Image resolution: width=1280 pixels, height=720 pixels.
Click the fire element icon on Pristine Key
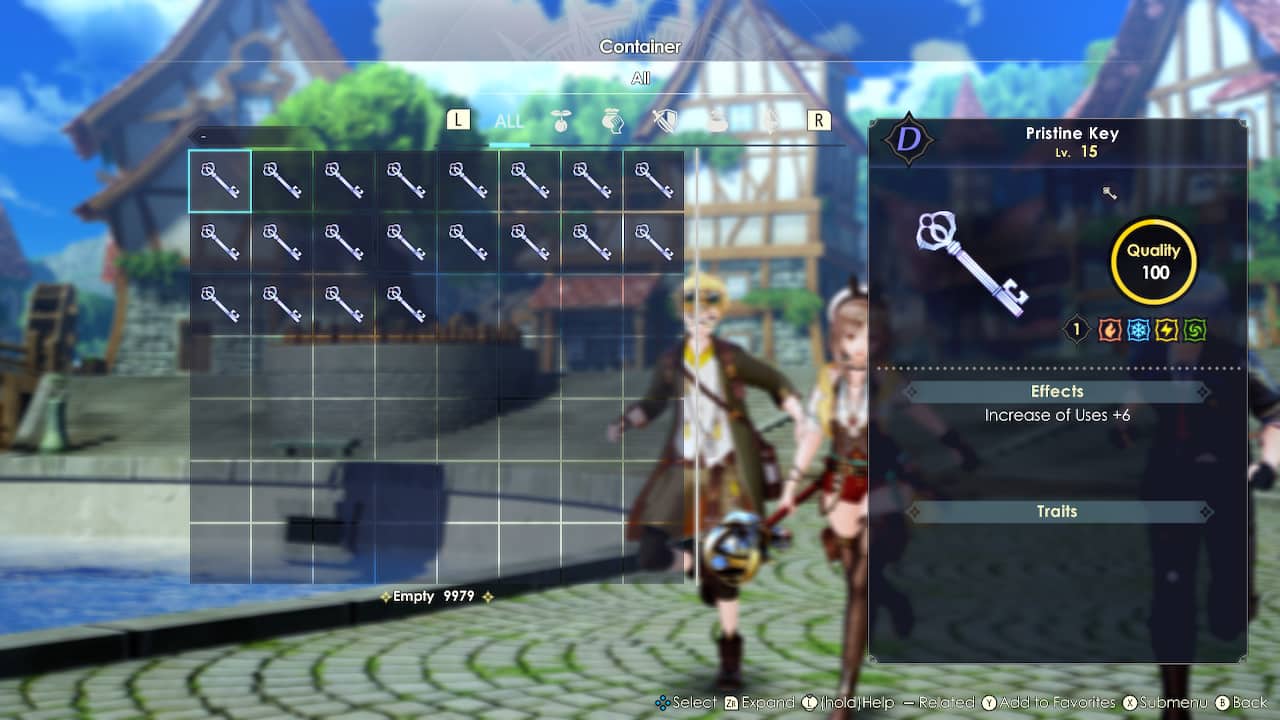click(1108, 329)
